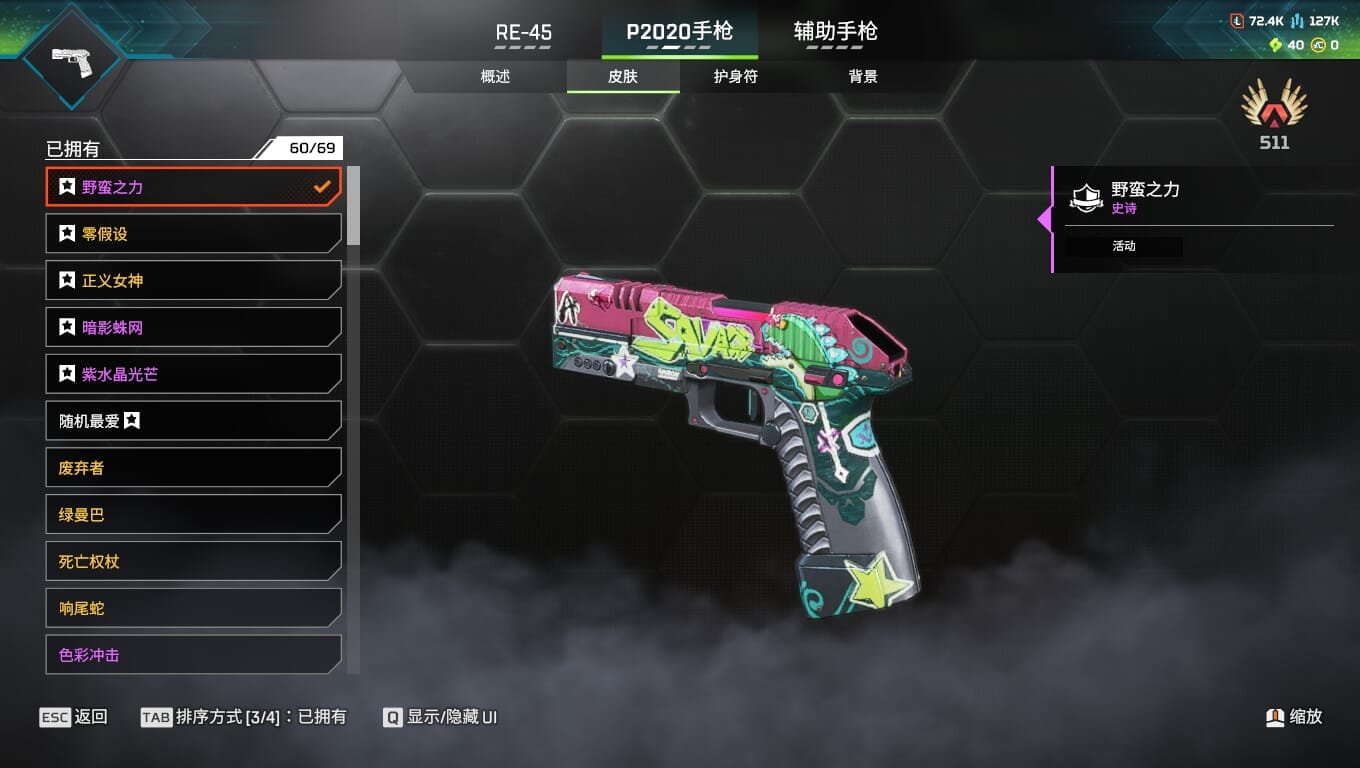
Task: Open the 护身符 charms sub-tab
Action: click(735, 77)
